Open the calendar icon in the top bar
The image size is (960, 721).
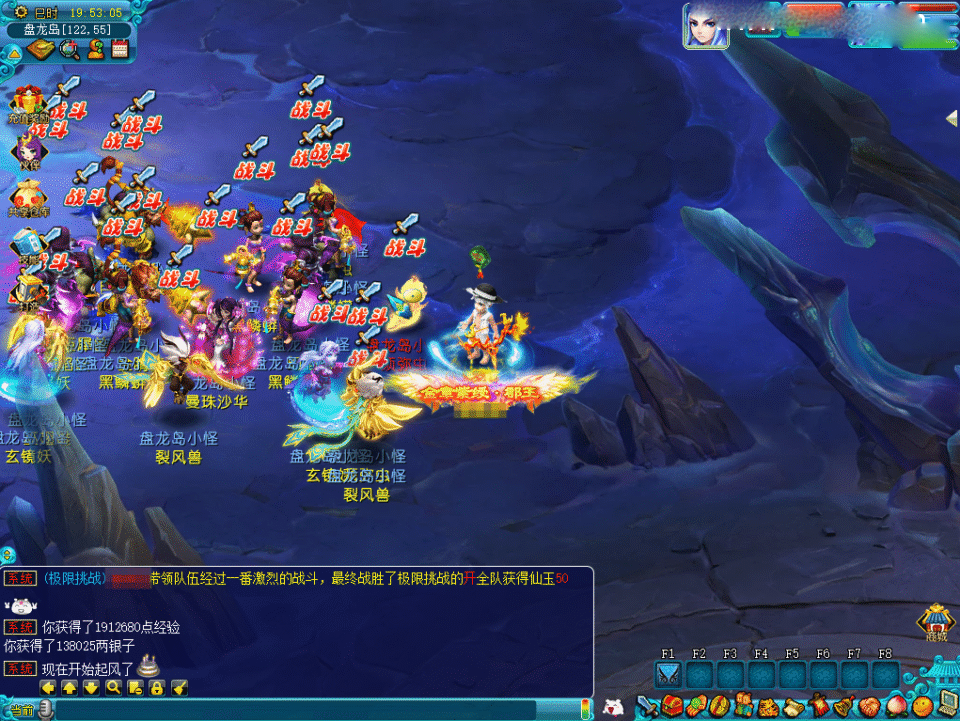click(120, 49)
